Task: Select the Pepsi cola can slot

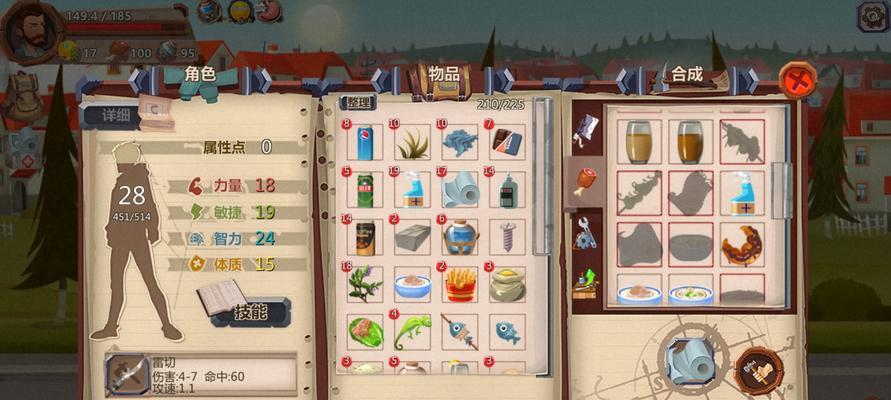Action: tap(364, 143)
